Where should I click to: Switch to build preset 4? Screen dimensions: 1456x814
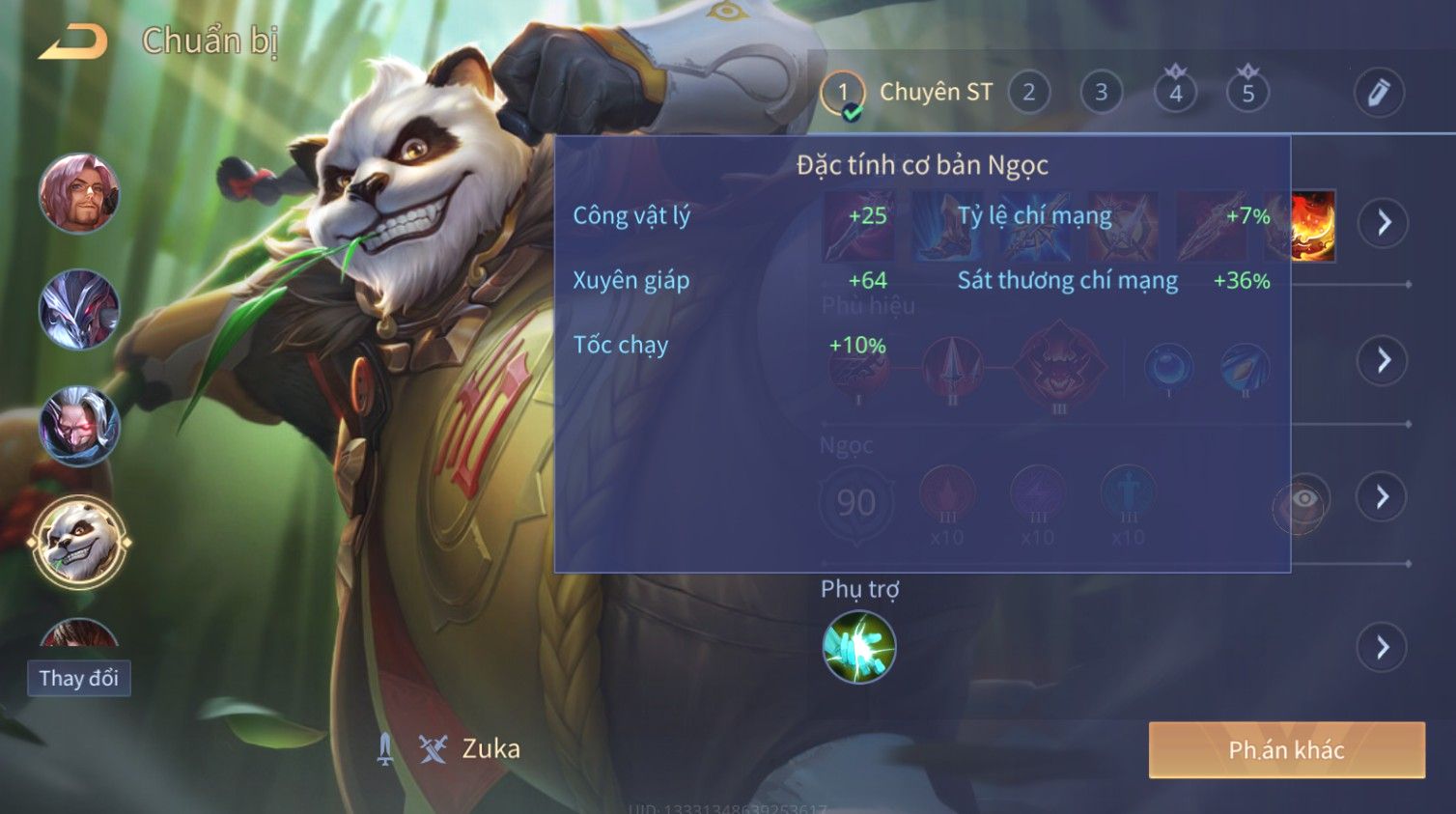1175,93
